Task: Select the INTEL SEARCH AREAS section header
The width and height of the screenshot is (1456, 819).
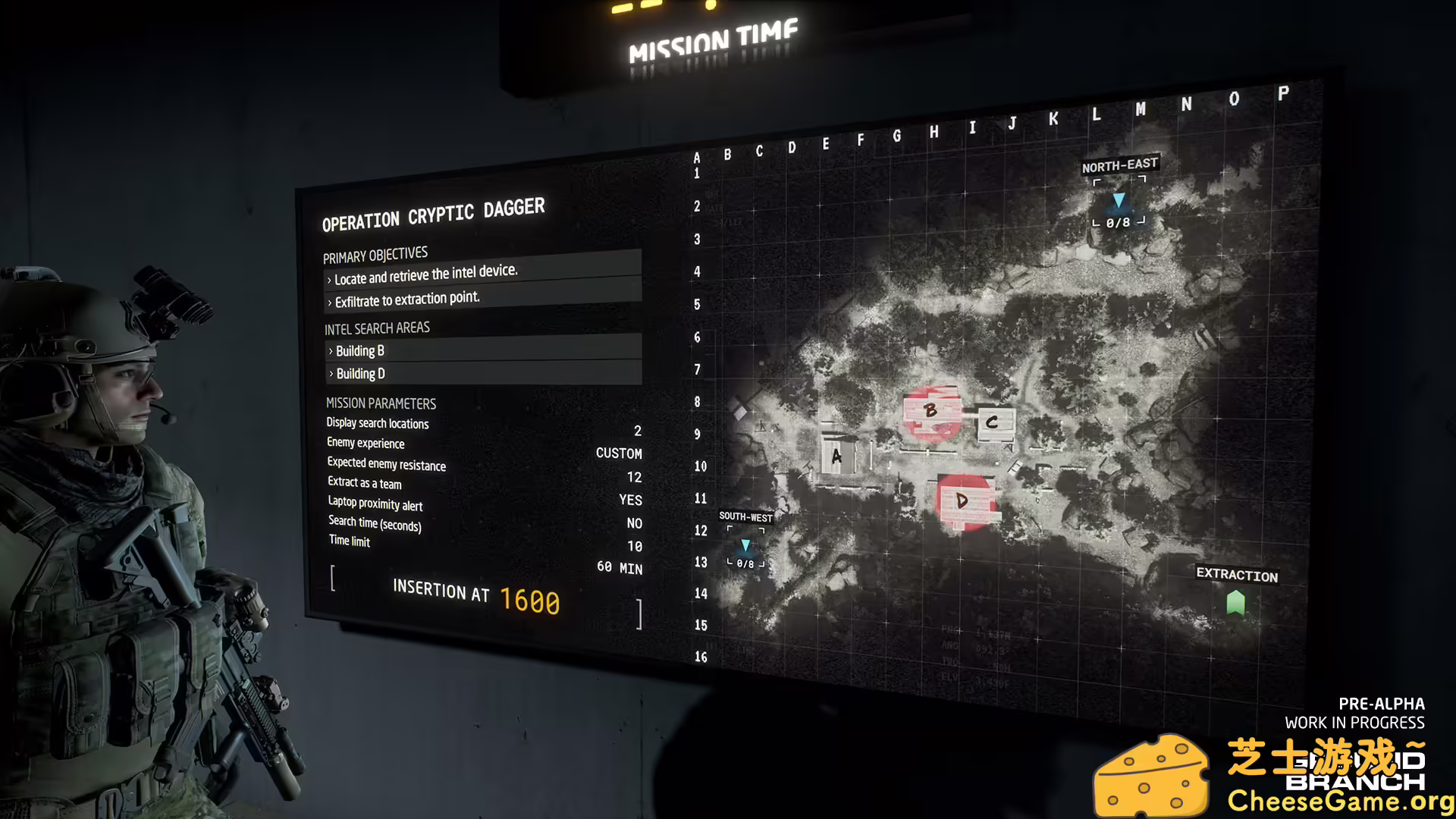Action: 376,328
